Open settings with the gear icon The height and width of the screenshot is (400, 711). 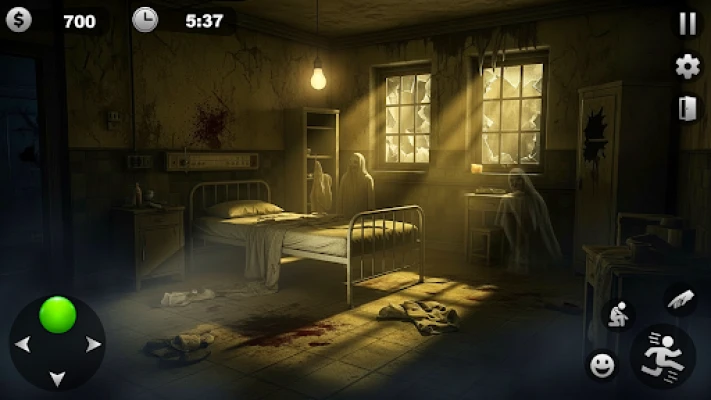pyautogui.click(x=687, y=66)
